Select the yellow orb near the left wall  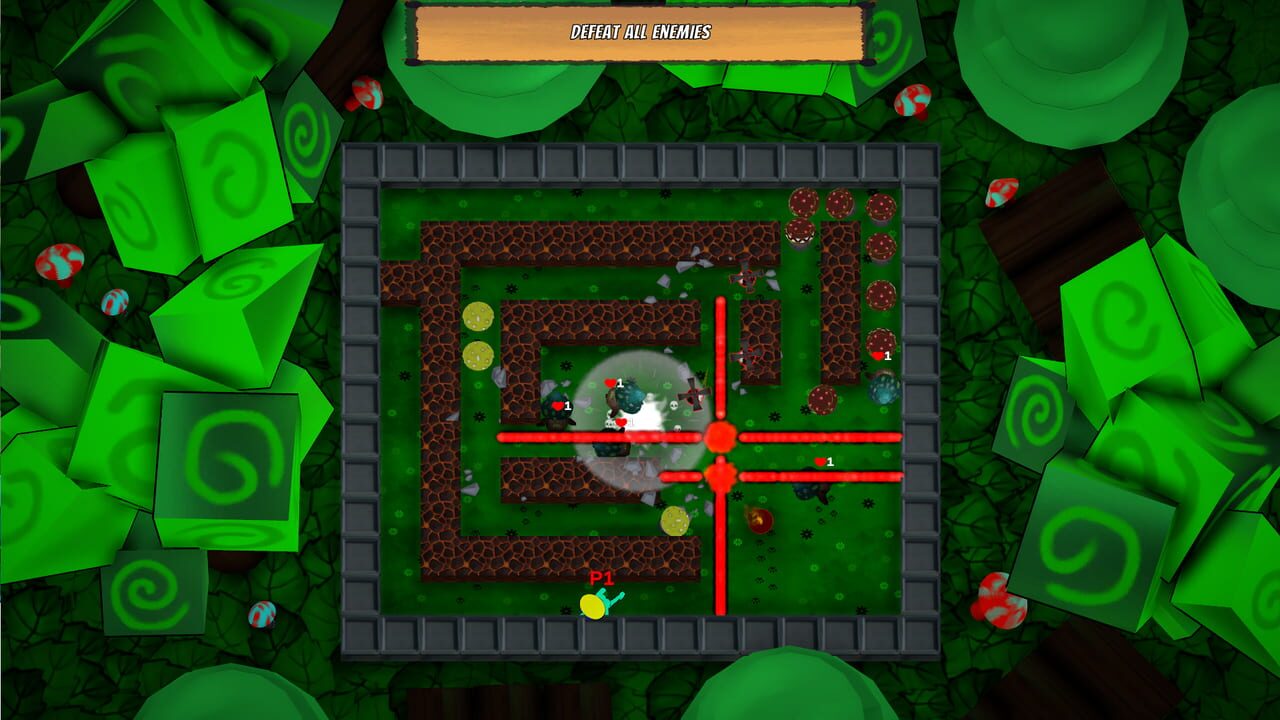478,318
